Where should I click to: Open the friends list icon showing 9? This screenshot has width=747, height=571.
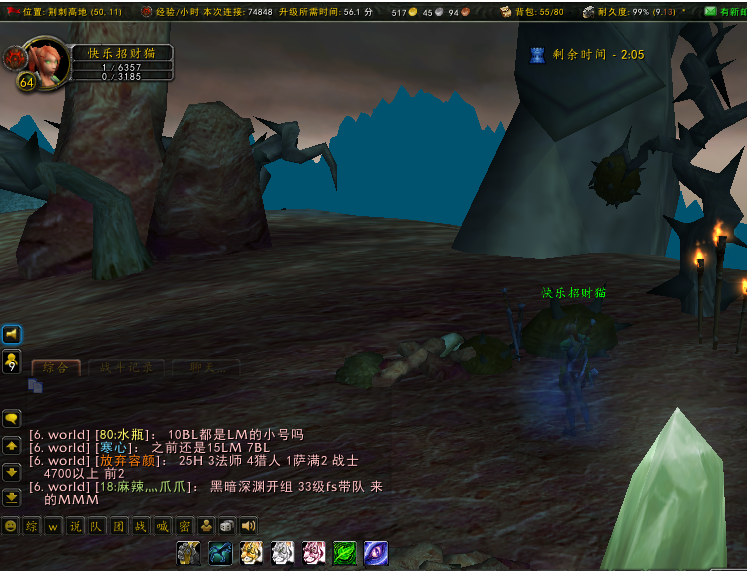pos(12,361)
